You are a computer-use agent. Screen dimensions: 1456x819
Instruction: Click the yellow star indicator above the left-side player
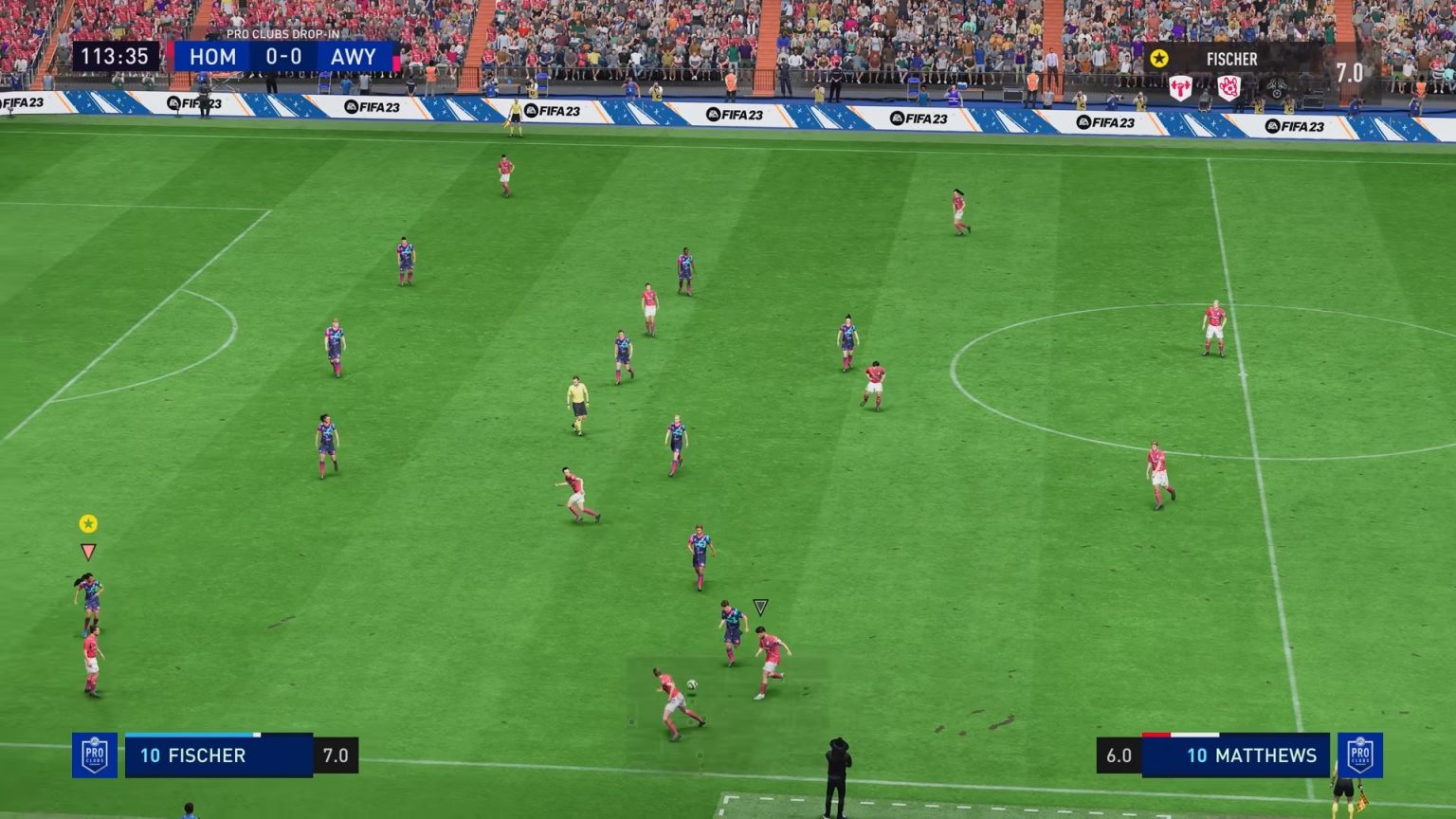tap(89, 521)
